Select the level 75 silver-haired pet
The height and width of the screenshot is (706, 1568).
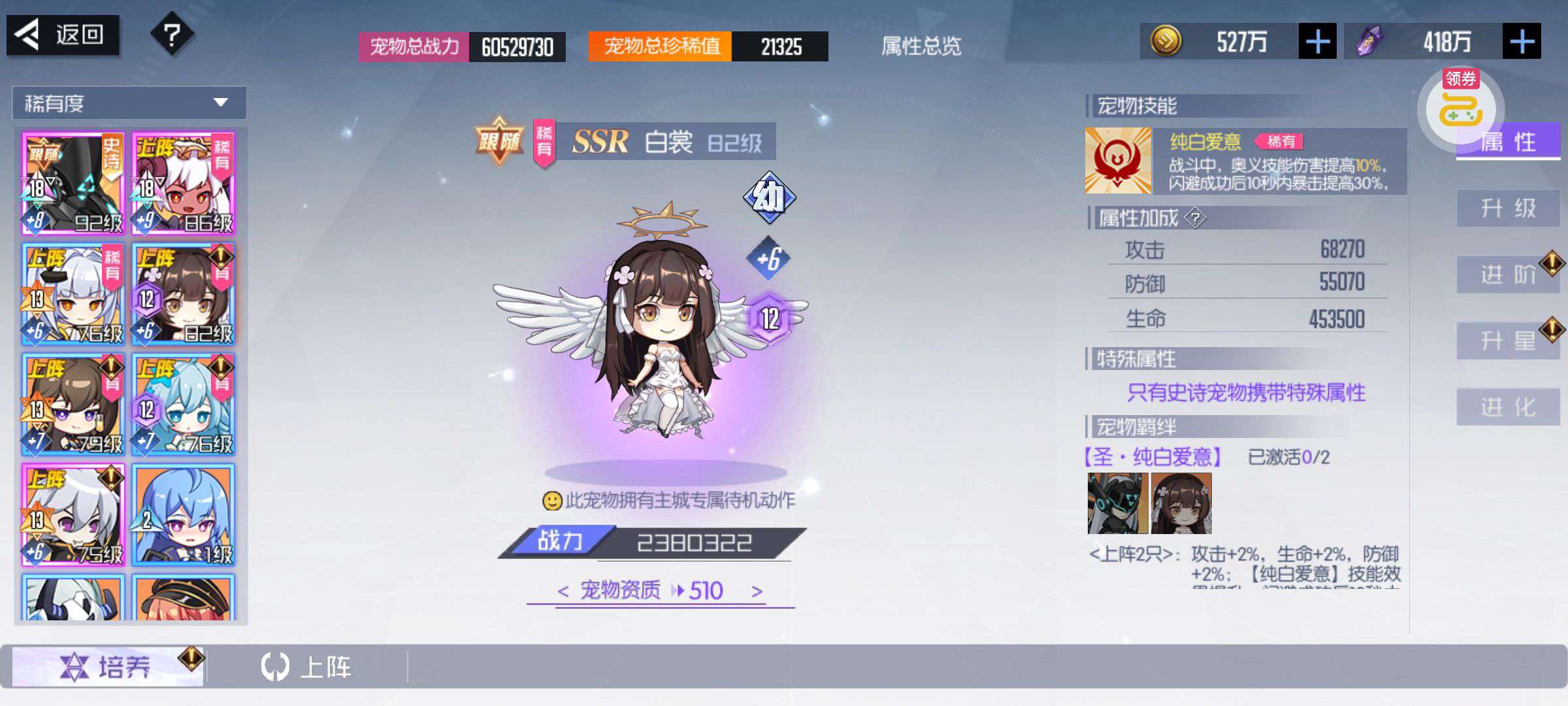(73, 515)
